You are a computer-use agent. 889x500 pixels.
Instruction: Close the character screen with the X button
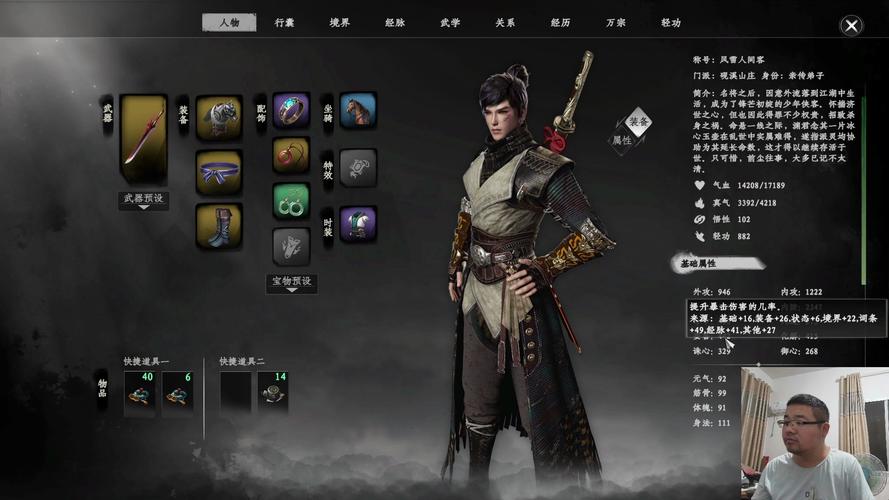click(x=851, y=26)
